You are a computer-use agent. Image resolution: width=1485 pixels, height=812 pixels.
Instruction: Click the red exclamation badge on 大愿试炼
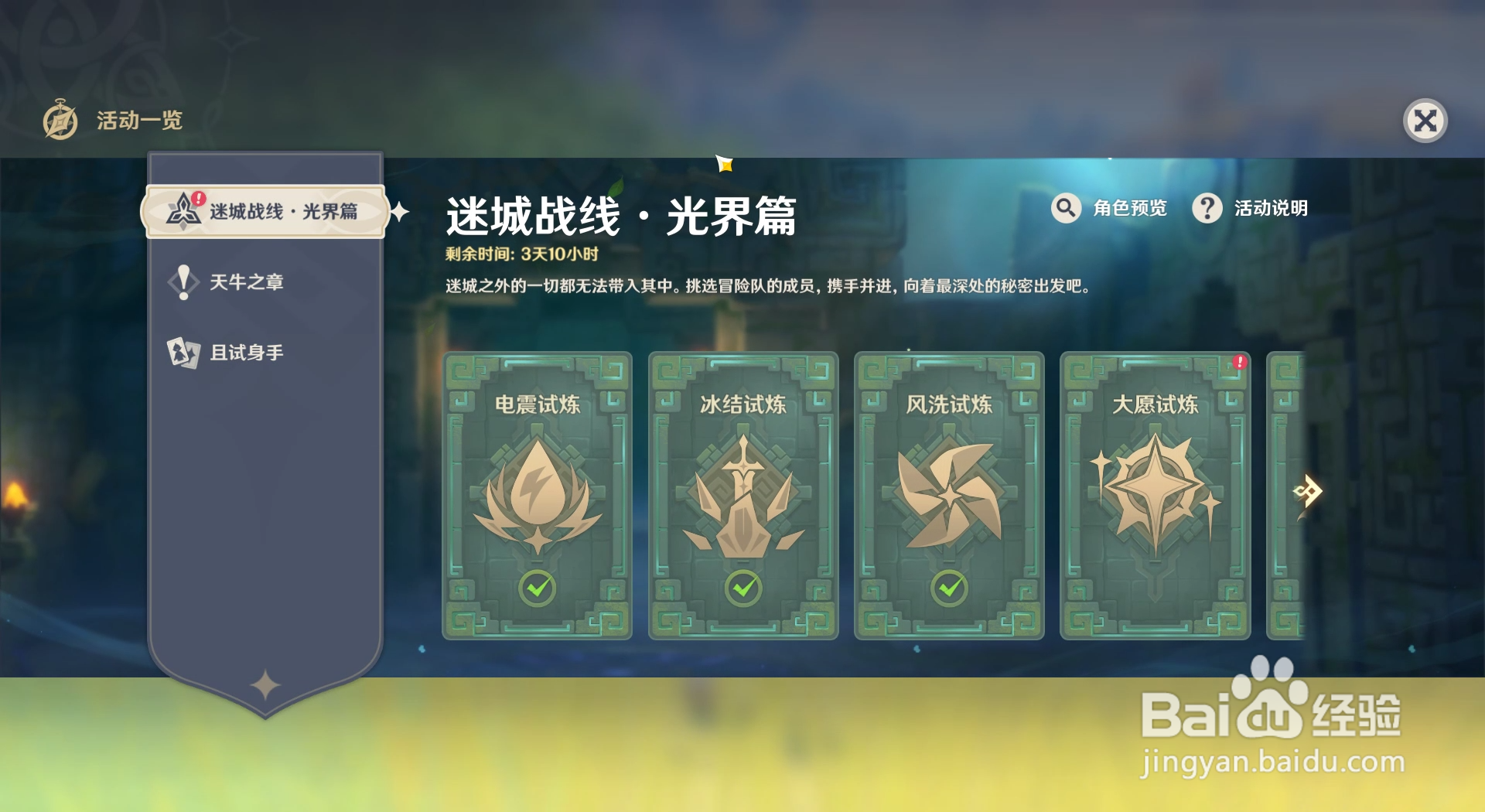point(1241,360)
